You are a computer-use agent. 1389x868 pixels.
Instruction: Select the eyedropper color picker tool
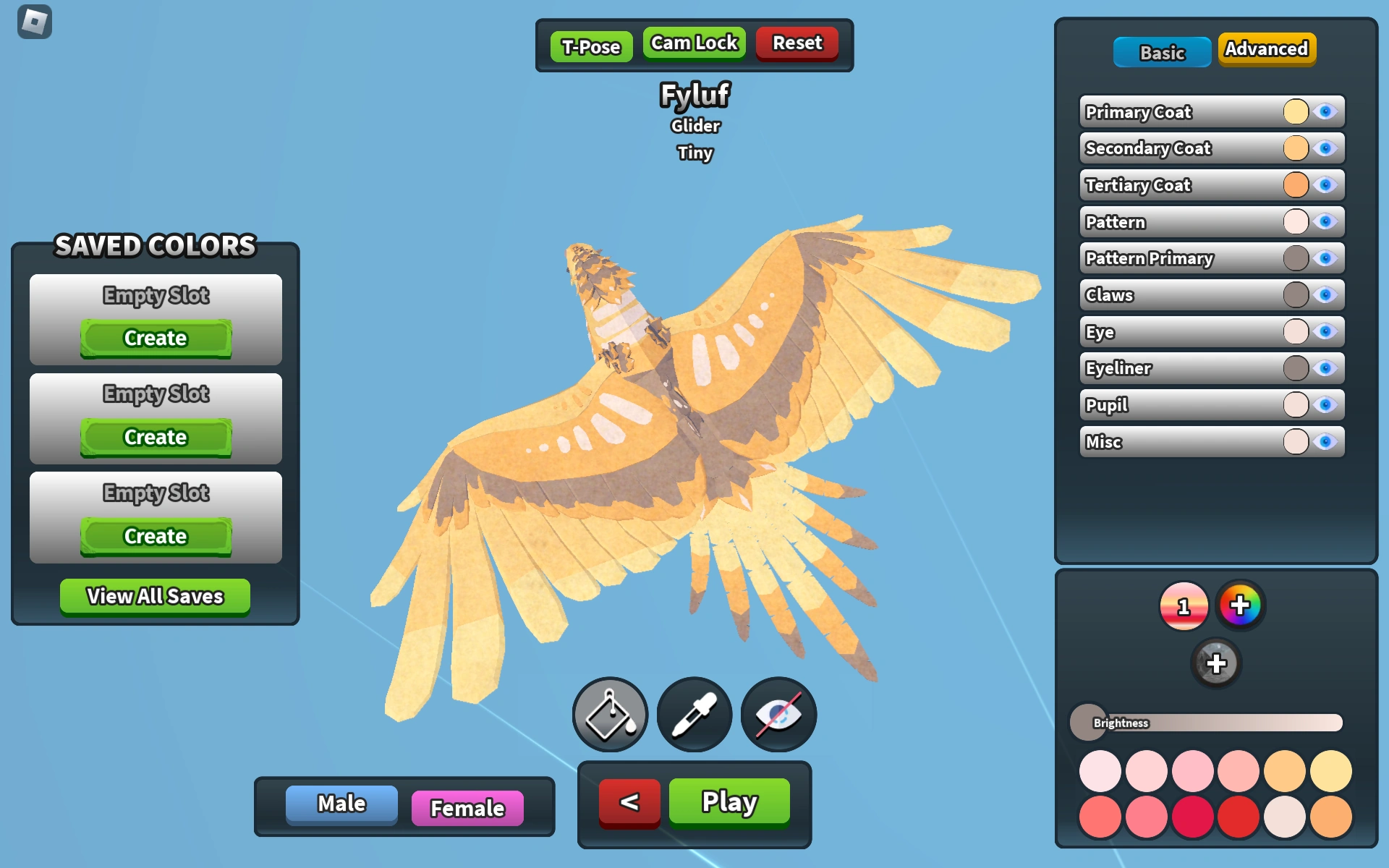pyautogui.click(x=694, y=714)
